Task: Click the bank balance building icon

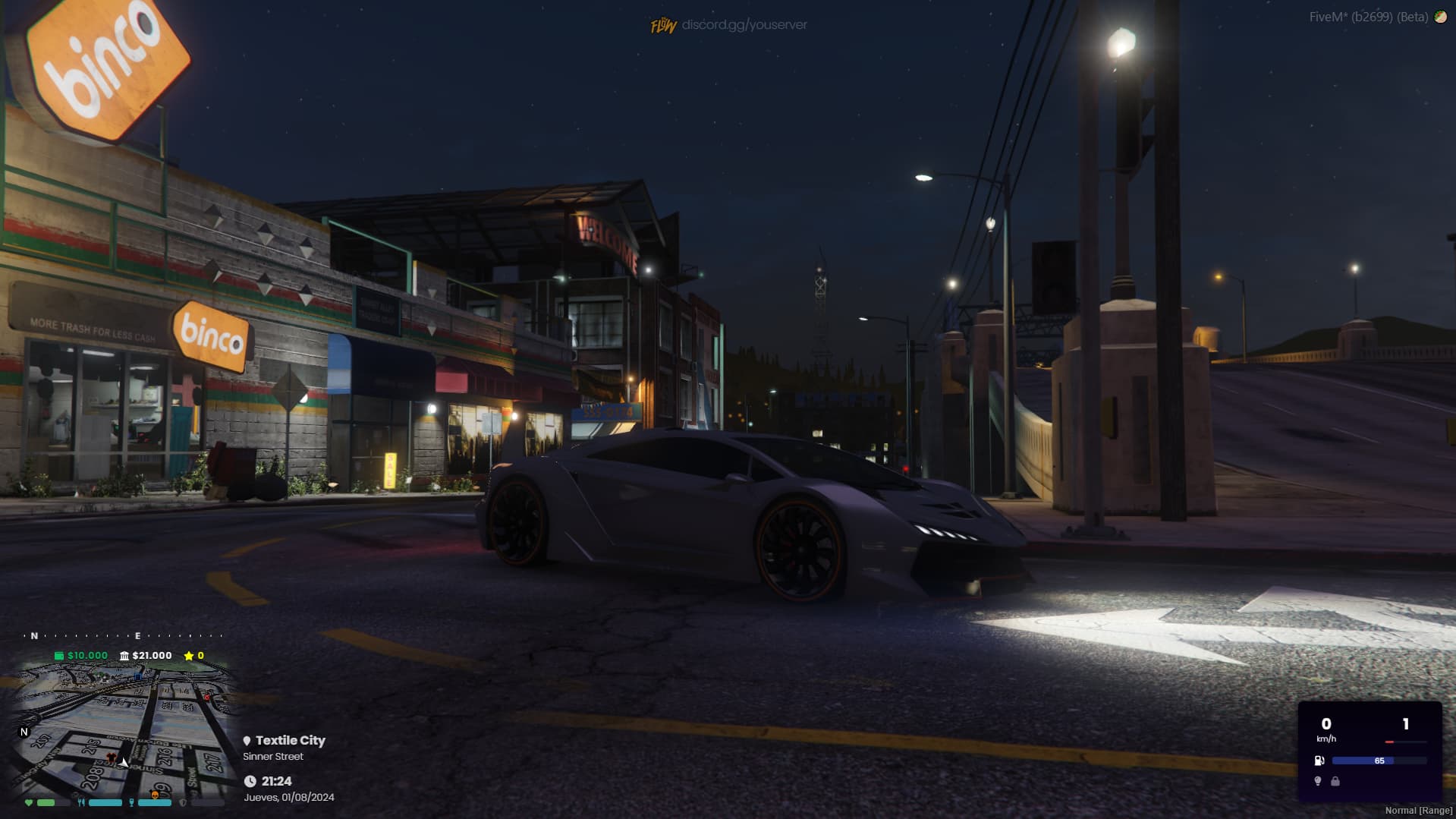Action: [124, 656]
